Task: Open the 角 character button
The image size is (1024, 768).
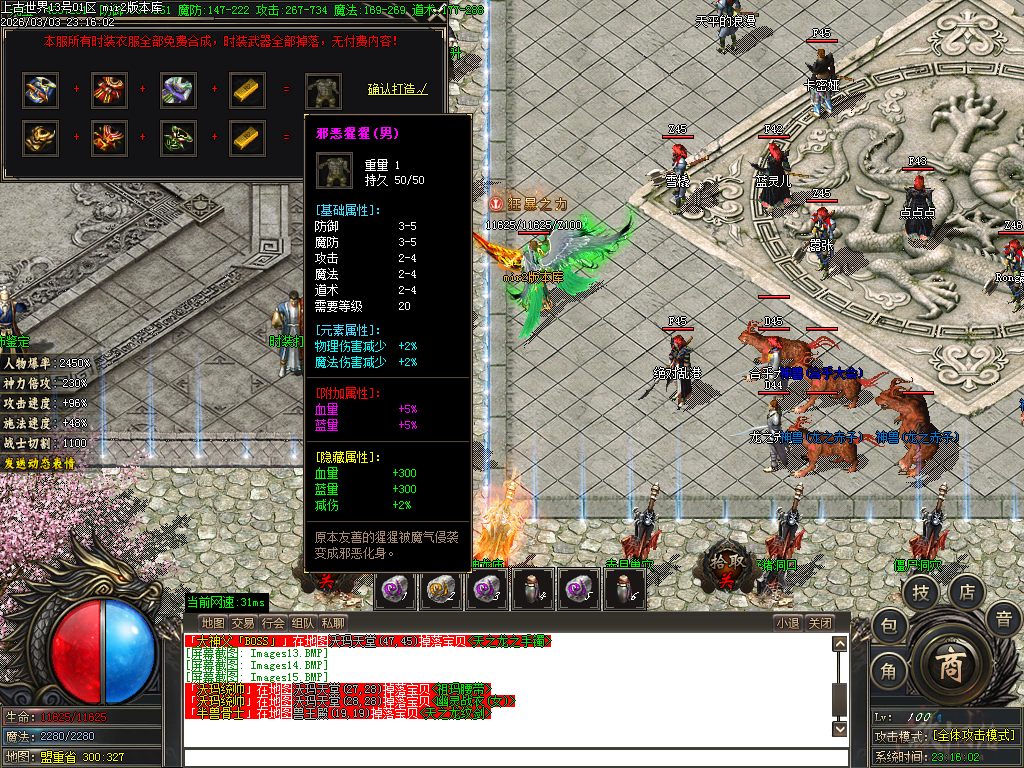Action: (x=889, y=671)
